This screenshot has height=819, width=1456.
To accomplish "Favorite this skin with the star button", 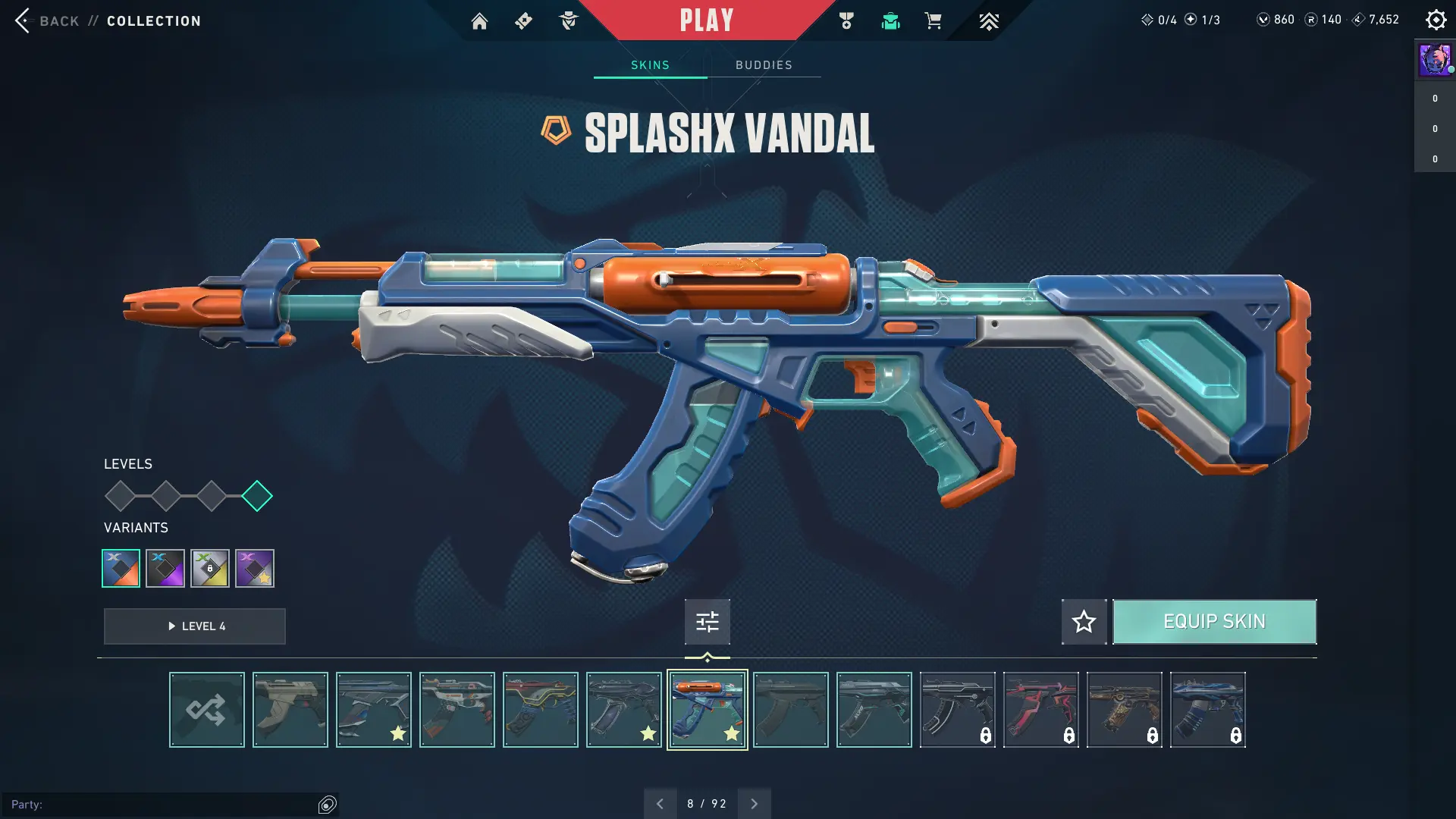I will (1084, 622).
